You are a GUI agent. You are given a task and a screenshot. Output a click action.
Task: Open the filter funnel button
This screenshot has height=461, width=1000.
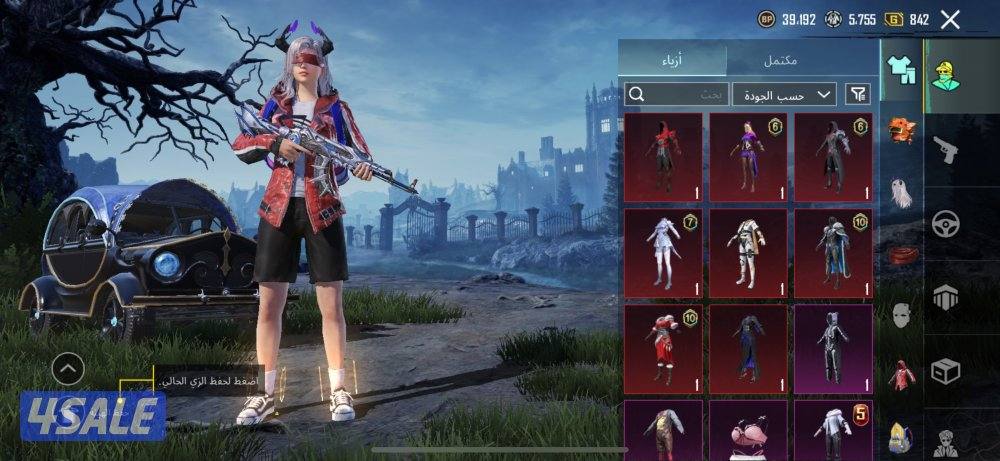(858, 94)
